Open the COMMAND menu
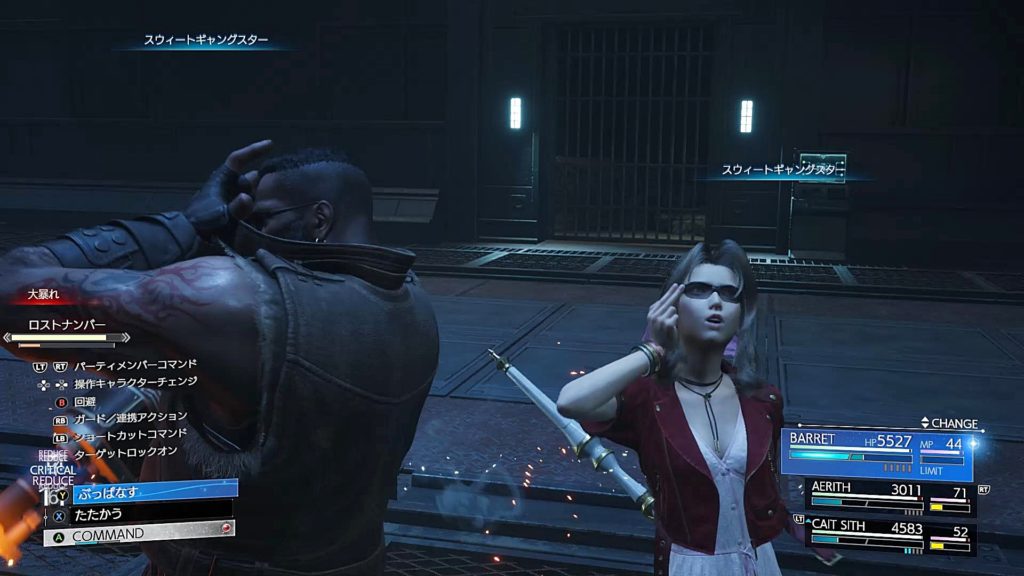Viewport: 1024px width, 576px height. (x=140, y=534)
